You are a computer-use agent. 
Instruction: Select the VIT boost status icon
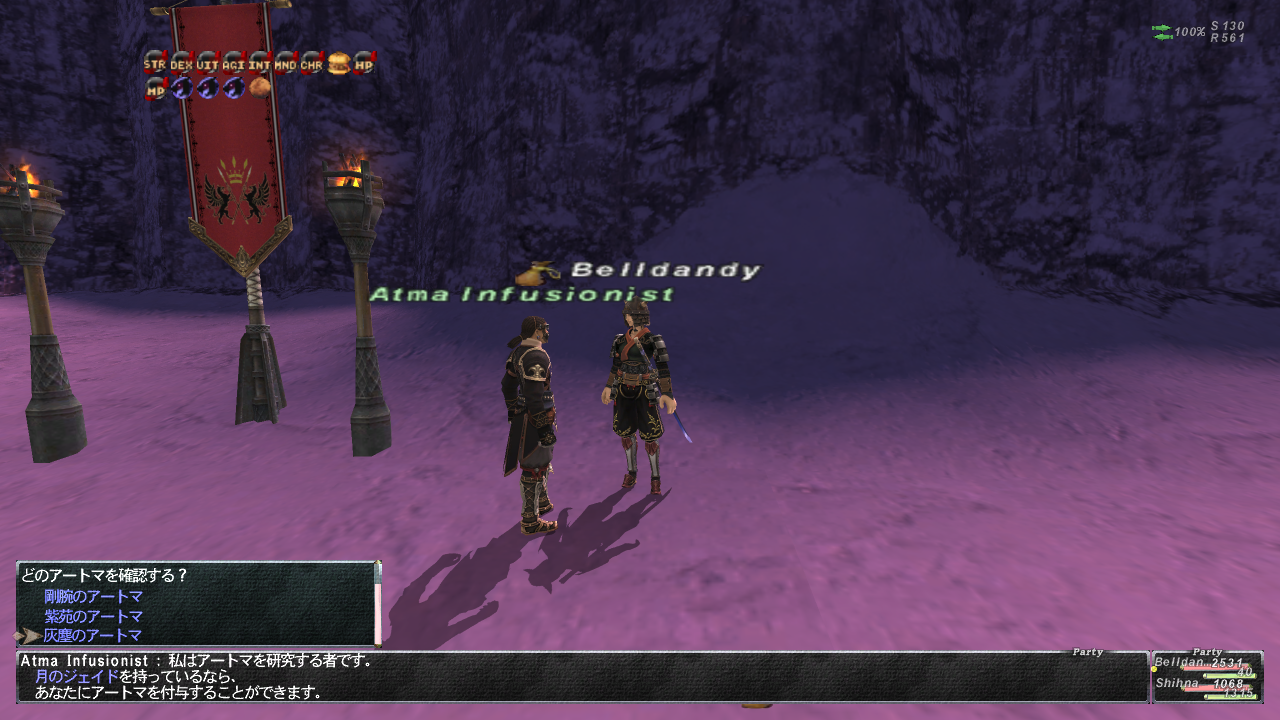(207, 64)
